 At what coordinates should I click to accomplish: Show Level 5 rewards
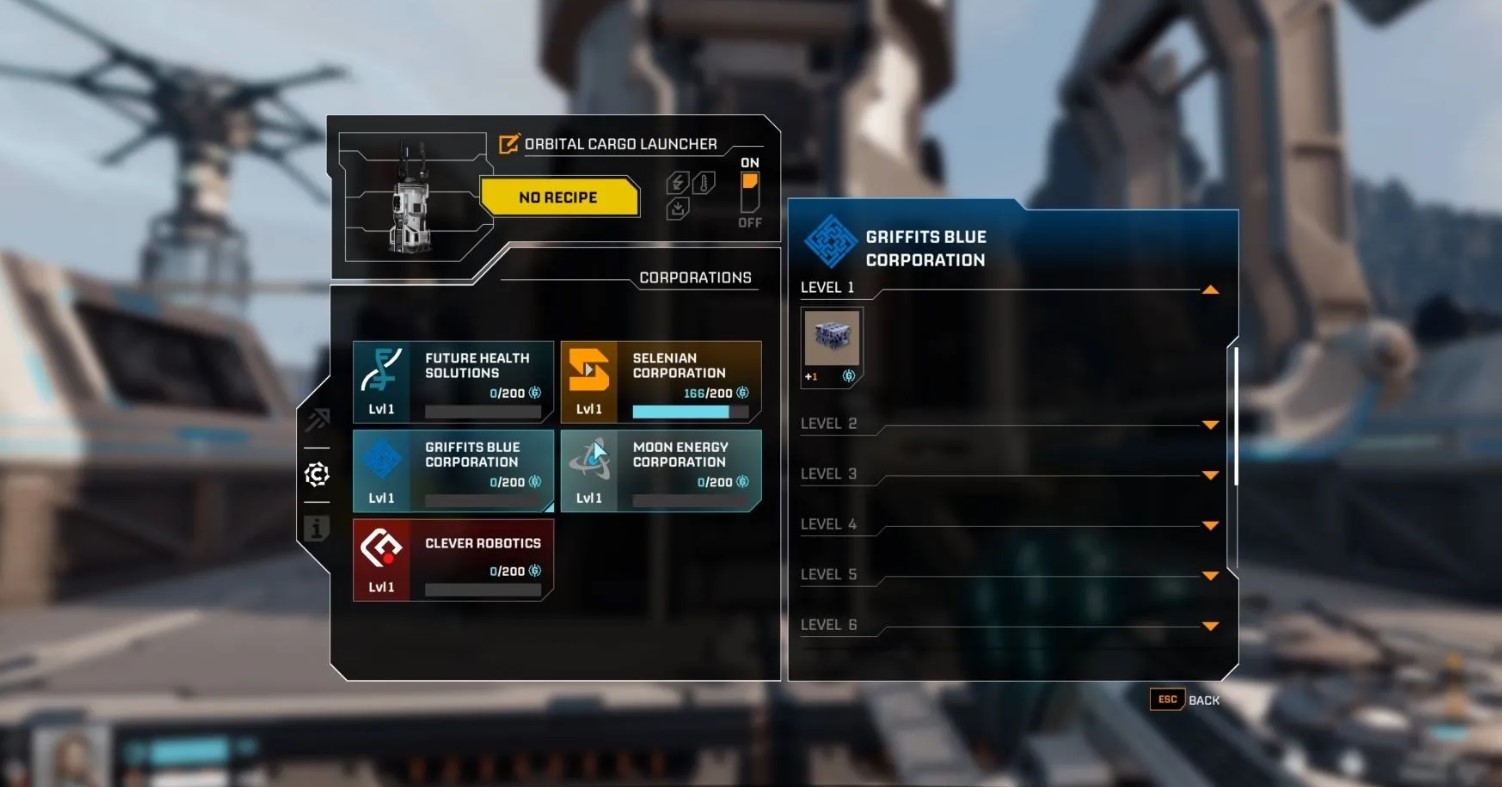(1210, 575)
